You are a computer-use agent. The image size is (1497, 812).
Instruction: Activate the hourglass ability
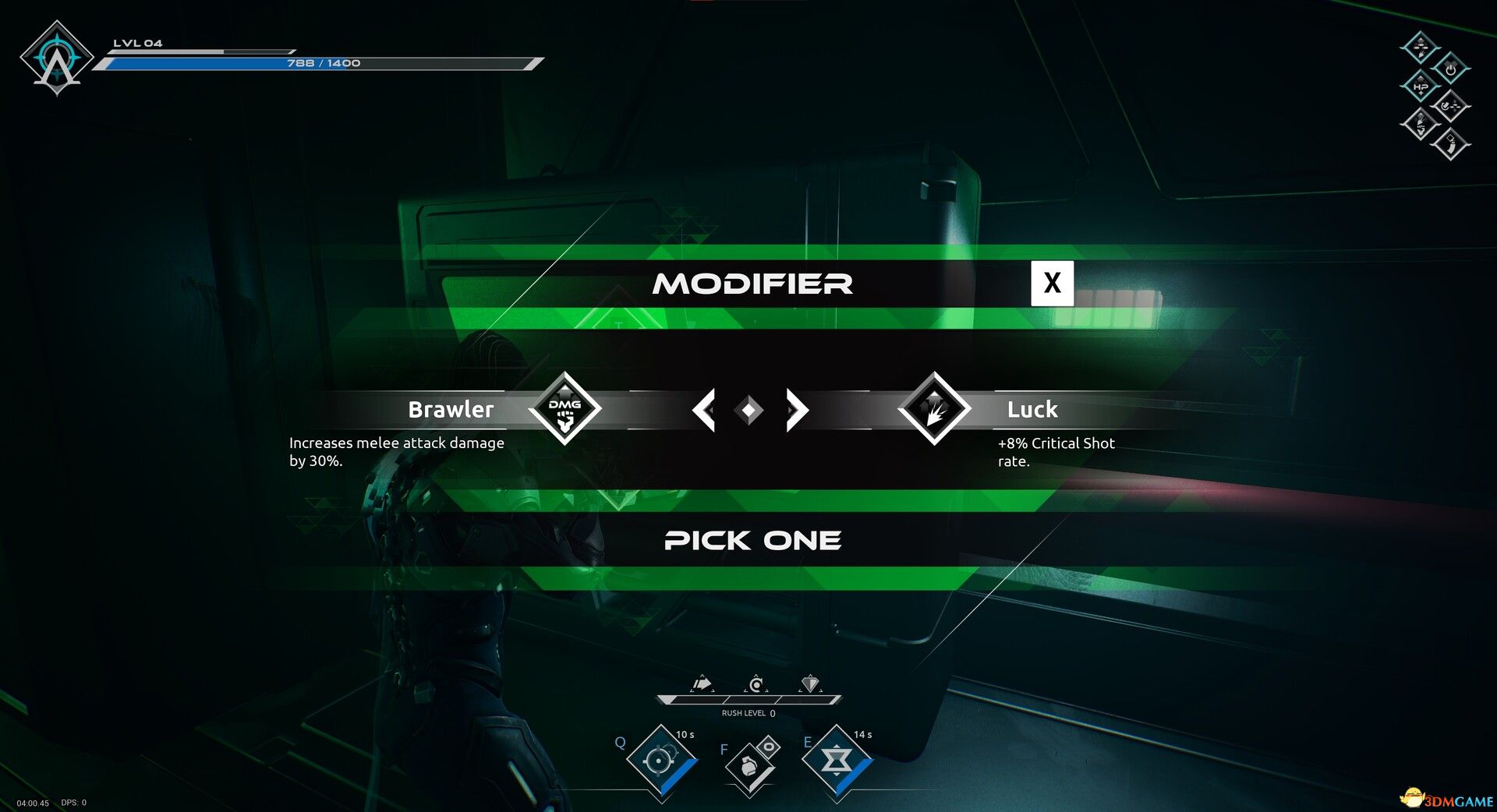[837, 760]
